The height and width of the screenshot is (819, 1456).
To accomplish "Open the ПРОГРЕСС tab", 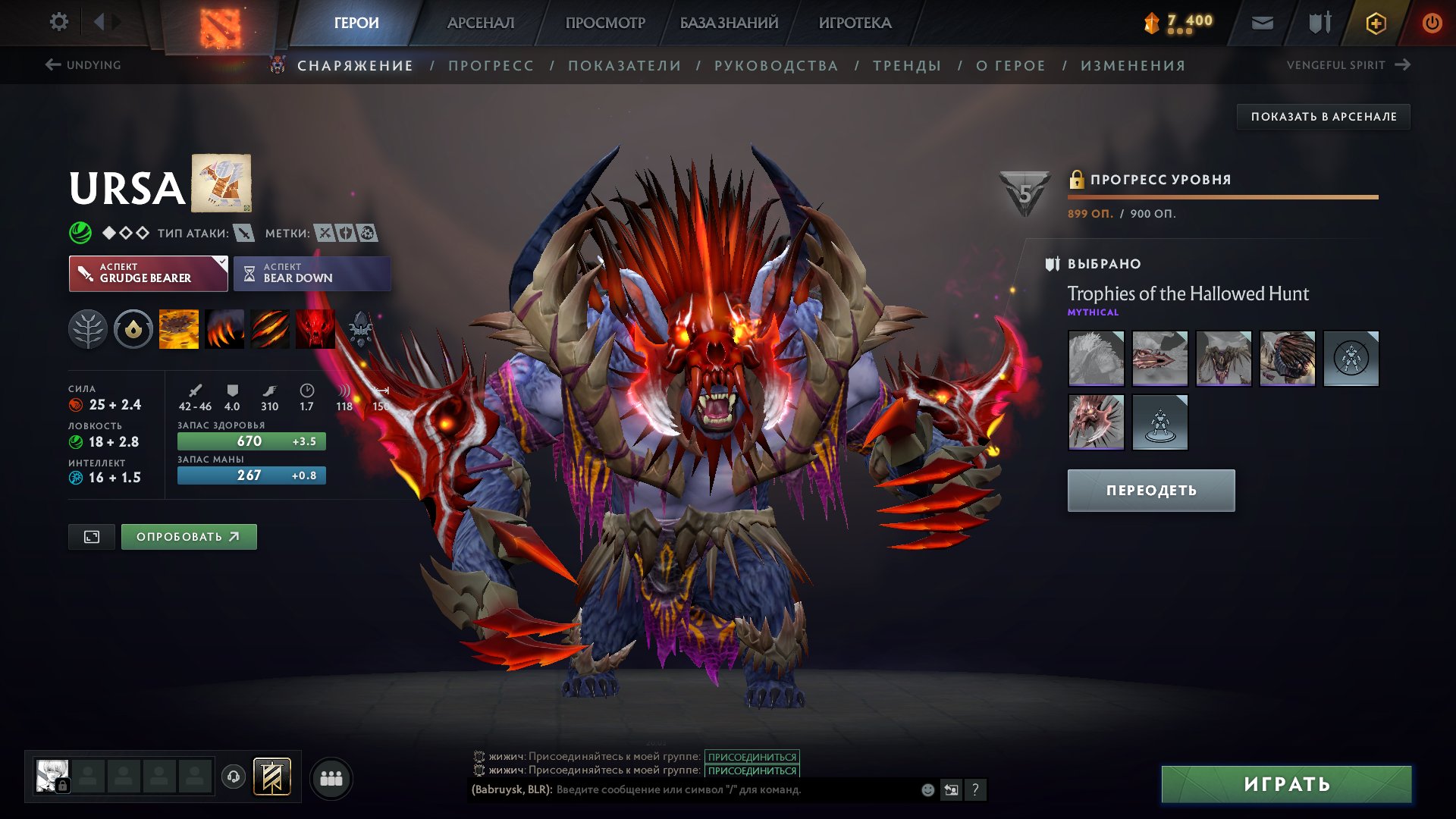I will pyautogui.click(x=490, y=65).
